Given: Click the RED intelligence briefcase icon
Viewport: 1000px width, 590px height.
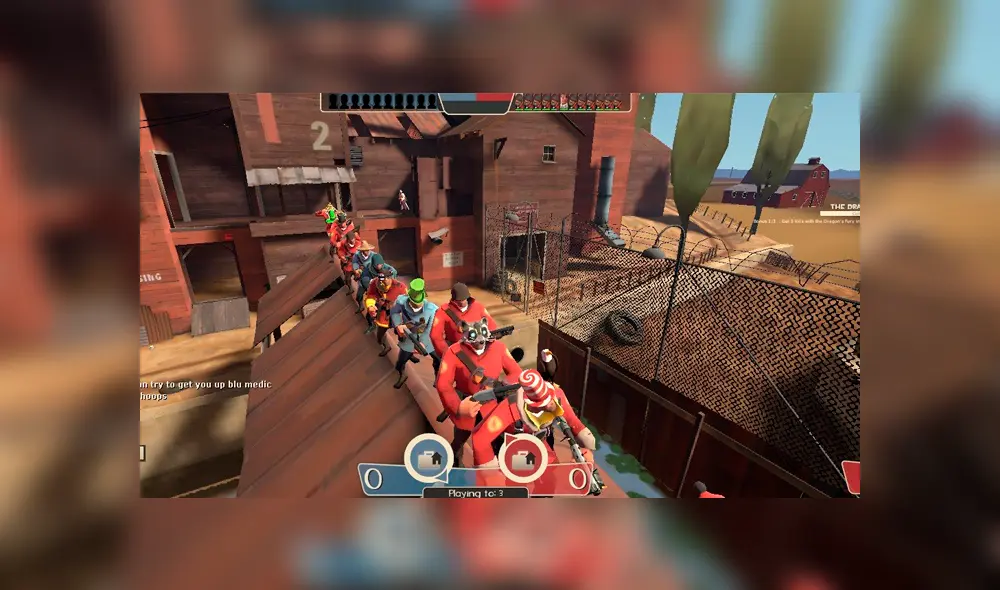Looking at the screenshot, I should coord(522,459).
